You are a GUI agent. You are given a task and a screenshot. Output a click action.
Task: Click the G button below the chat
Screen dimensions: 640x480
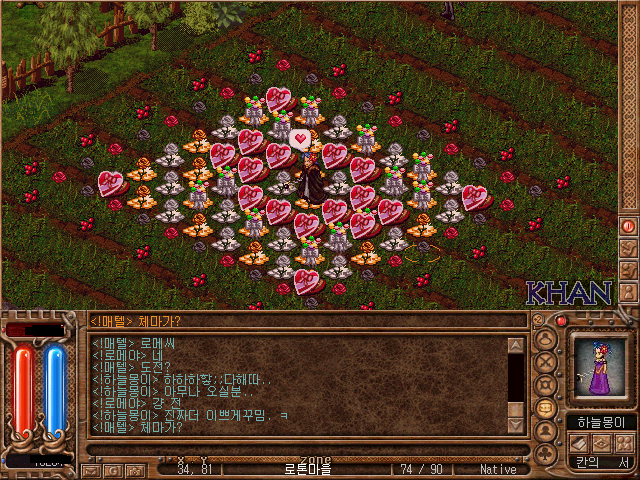112,469
